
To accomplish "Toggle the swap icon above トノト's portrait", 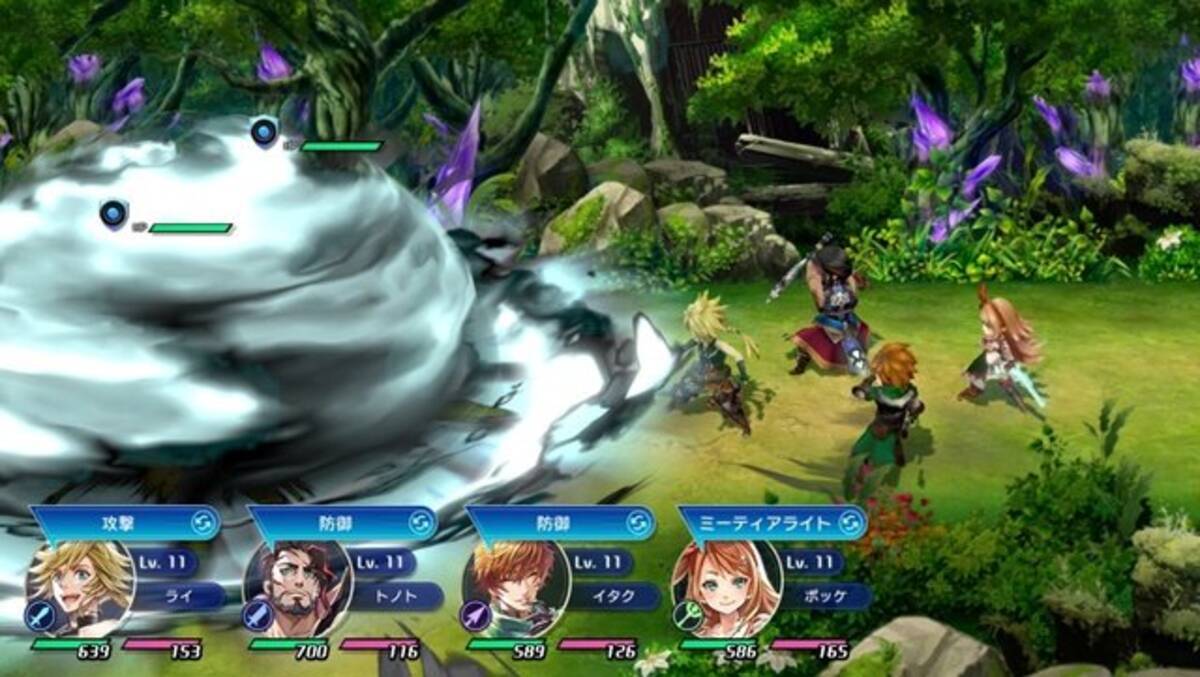I will point(420,523).
